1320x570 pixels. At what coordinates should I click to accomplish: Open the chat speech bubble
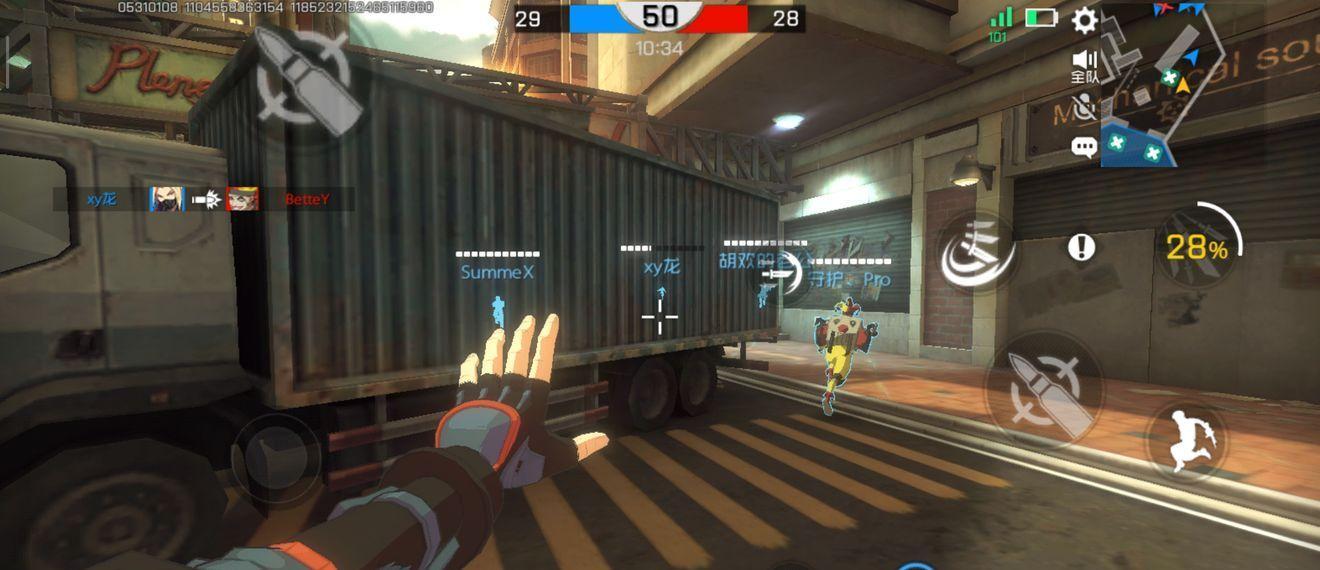click(1084, 148)
